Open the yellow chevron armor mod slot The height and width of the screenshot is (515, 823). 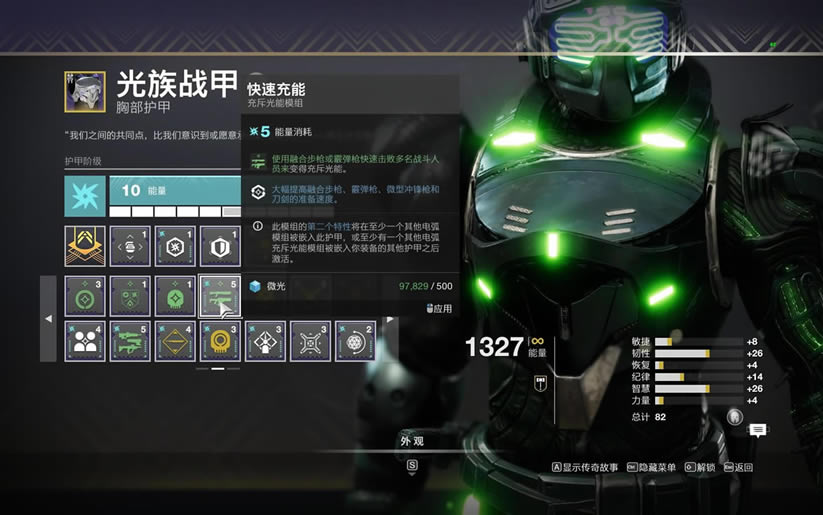(x=85, y=246)
